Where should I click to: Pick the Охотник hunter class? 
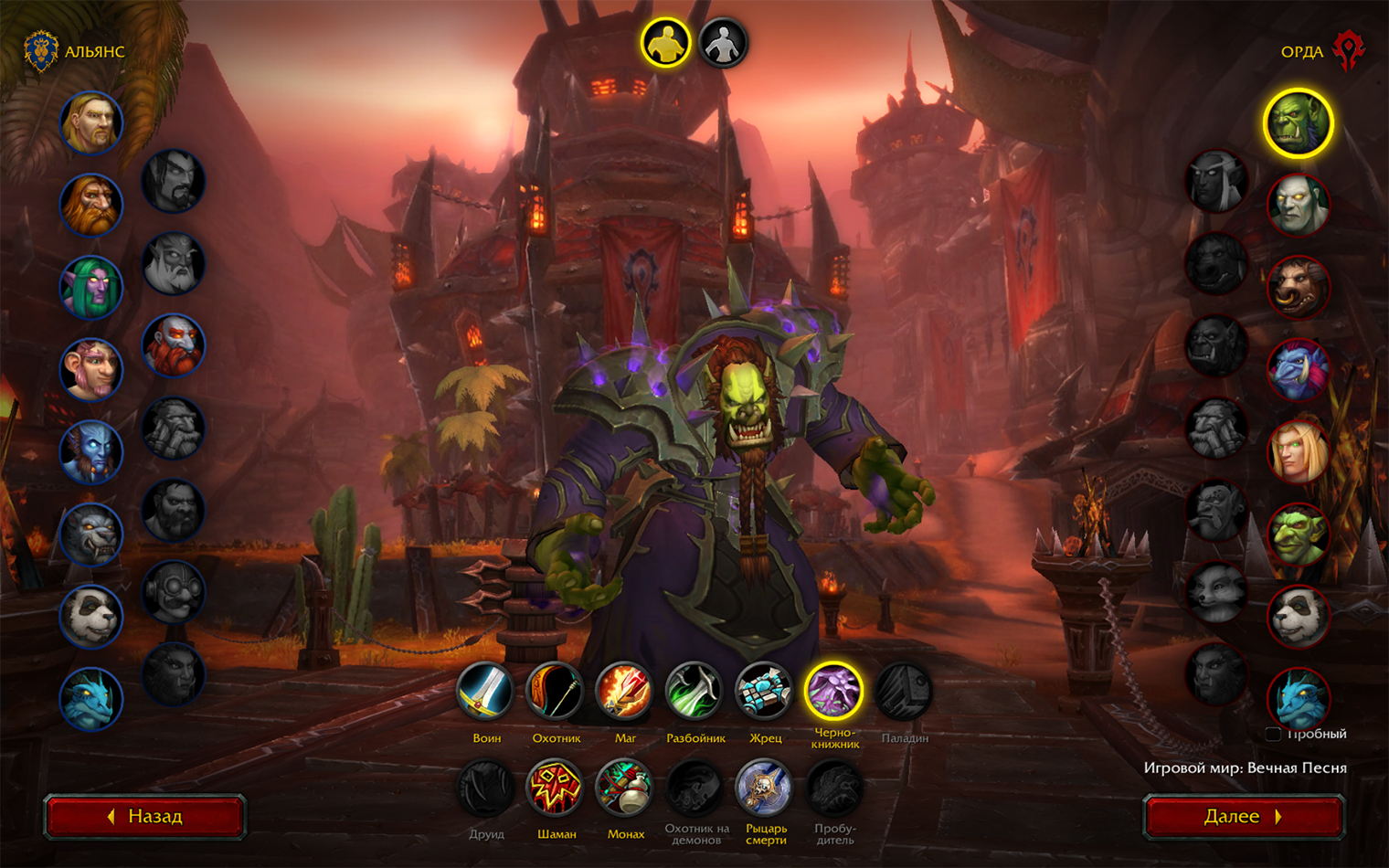(556, 691)
